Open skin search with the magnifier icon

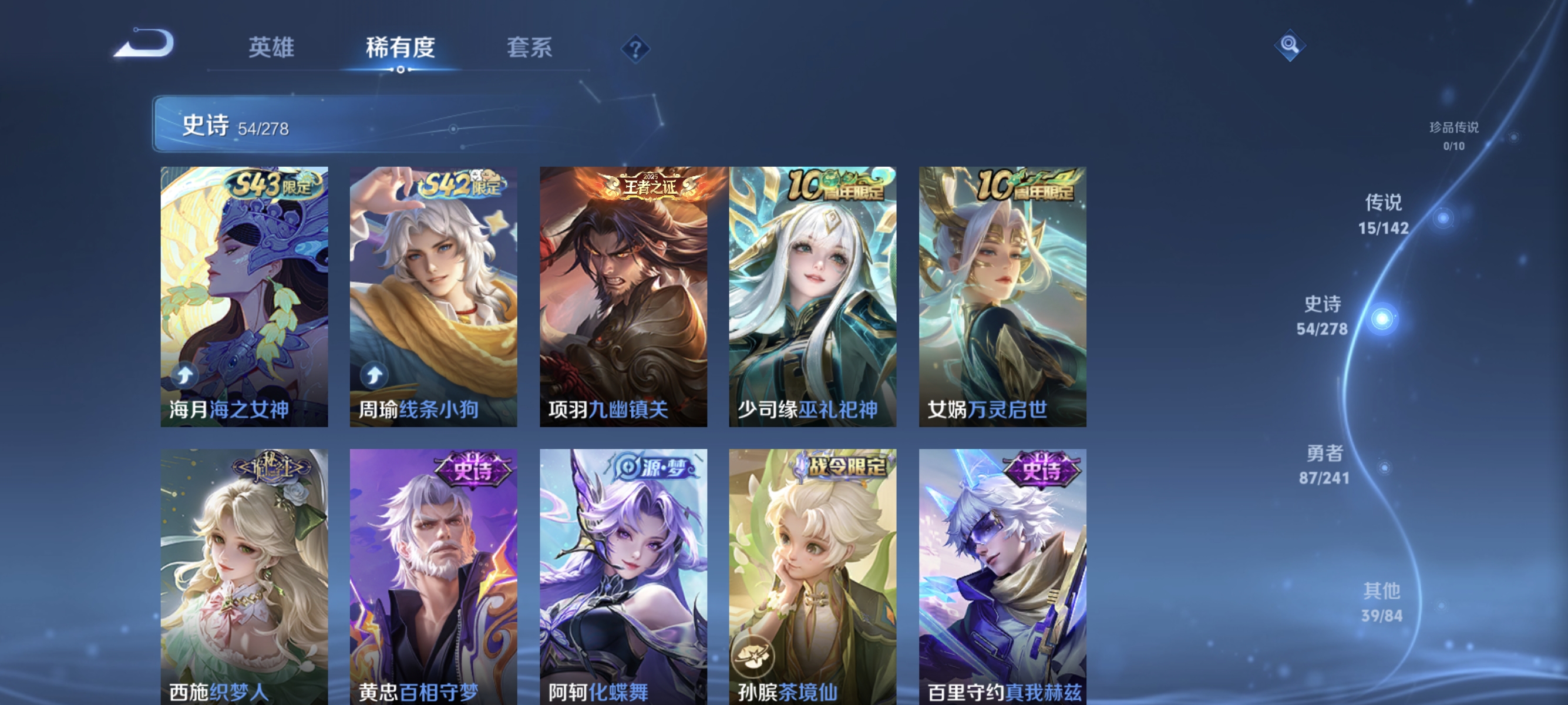tap(1290, 45)
